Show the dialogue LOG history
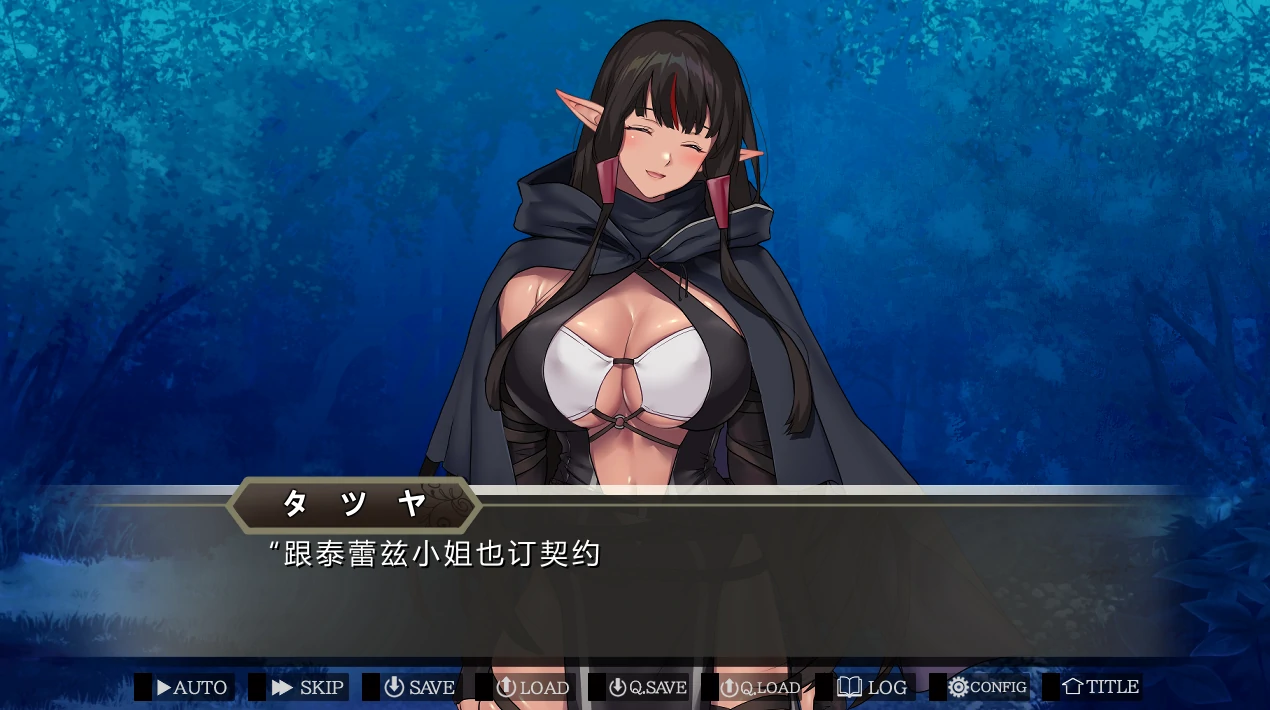This screenshot has height=710, width=1270. tap(873, 688)
